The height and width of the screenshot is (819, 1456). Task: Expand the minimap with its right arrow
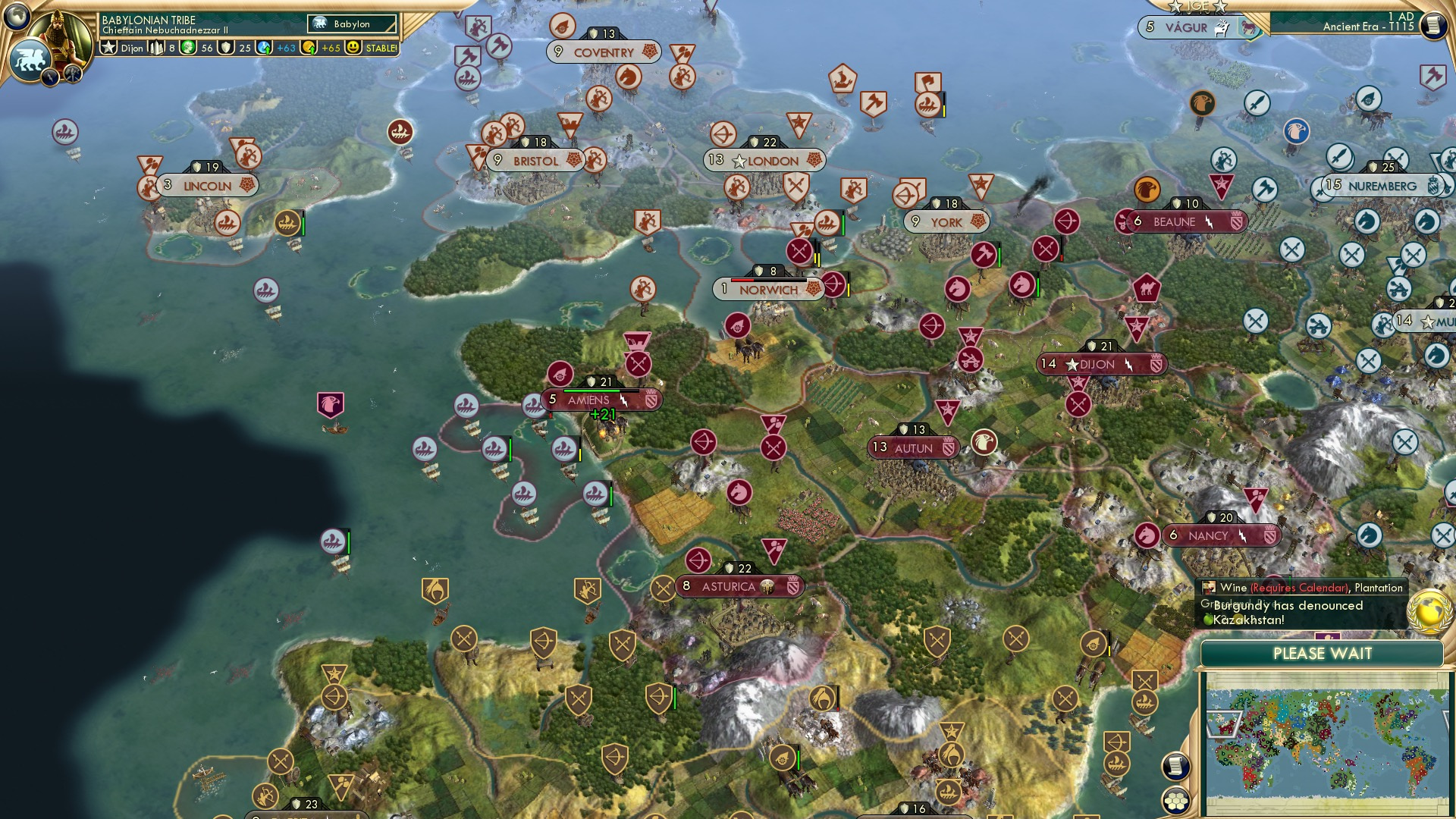click(1450, 723)
